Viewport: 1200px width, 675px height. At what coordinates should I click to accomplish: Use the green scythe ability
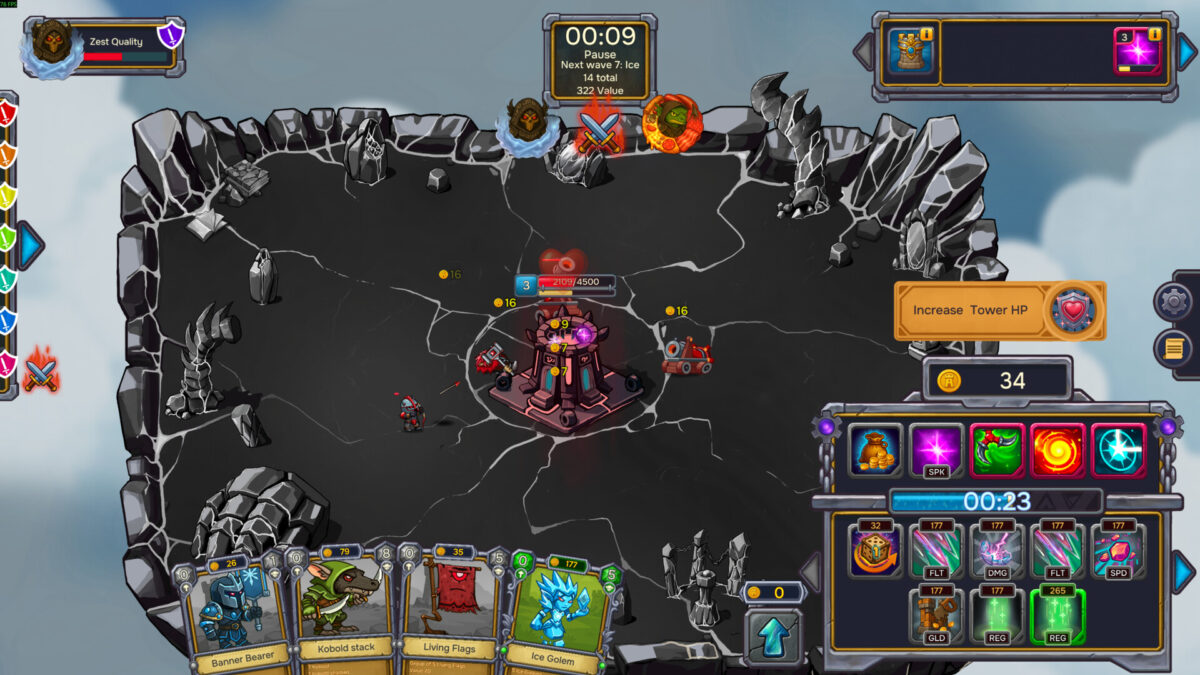coord(997,449)
